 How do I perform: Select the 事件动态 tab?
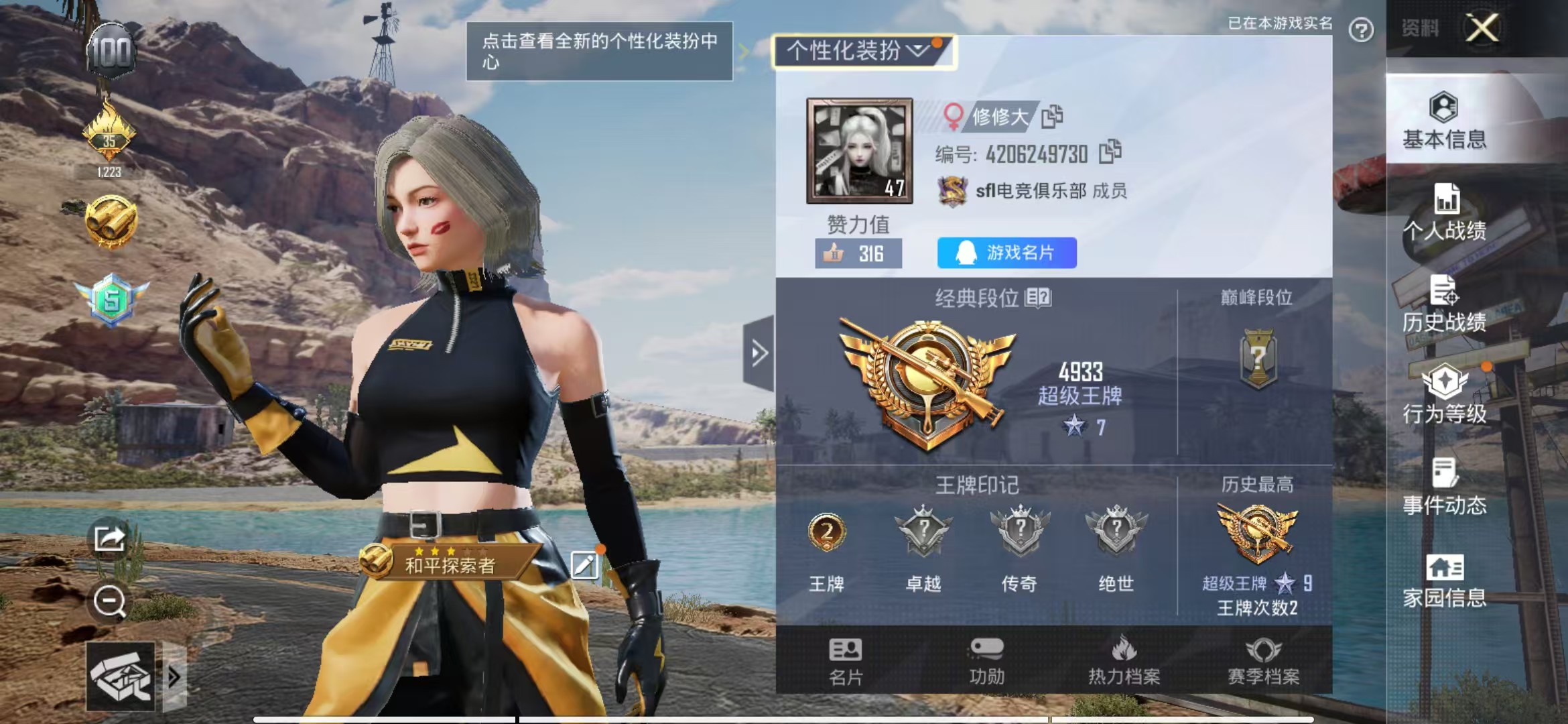click(x=1444, y=487)
